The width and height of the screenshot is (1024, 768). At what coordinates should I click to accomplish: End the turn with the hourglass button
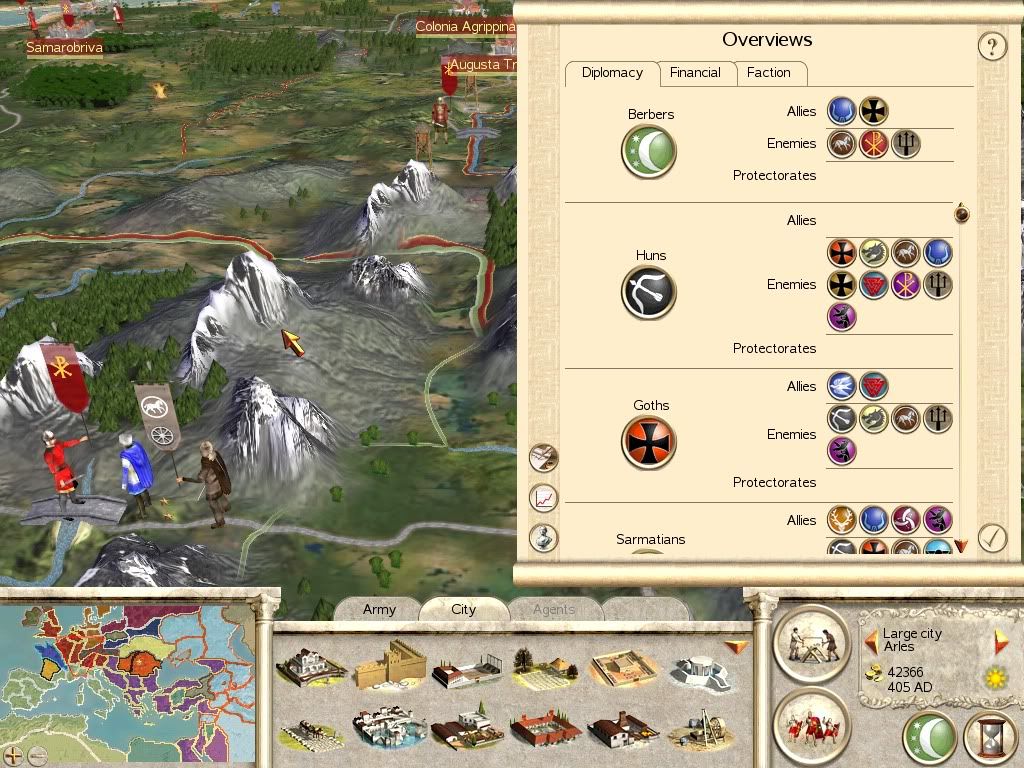click(x=989, y=738)
